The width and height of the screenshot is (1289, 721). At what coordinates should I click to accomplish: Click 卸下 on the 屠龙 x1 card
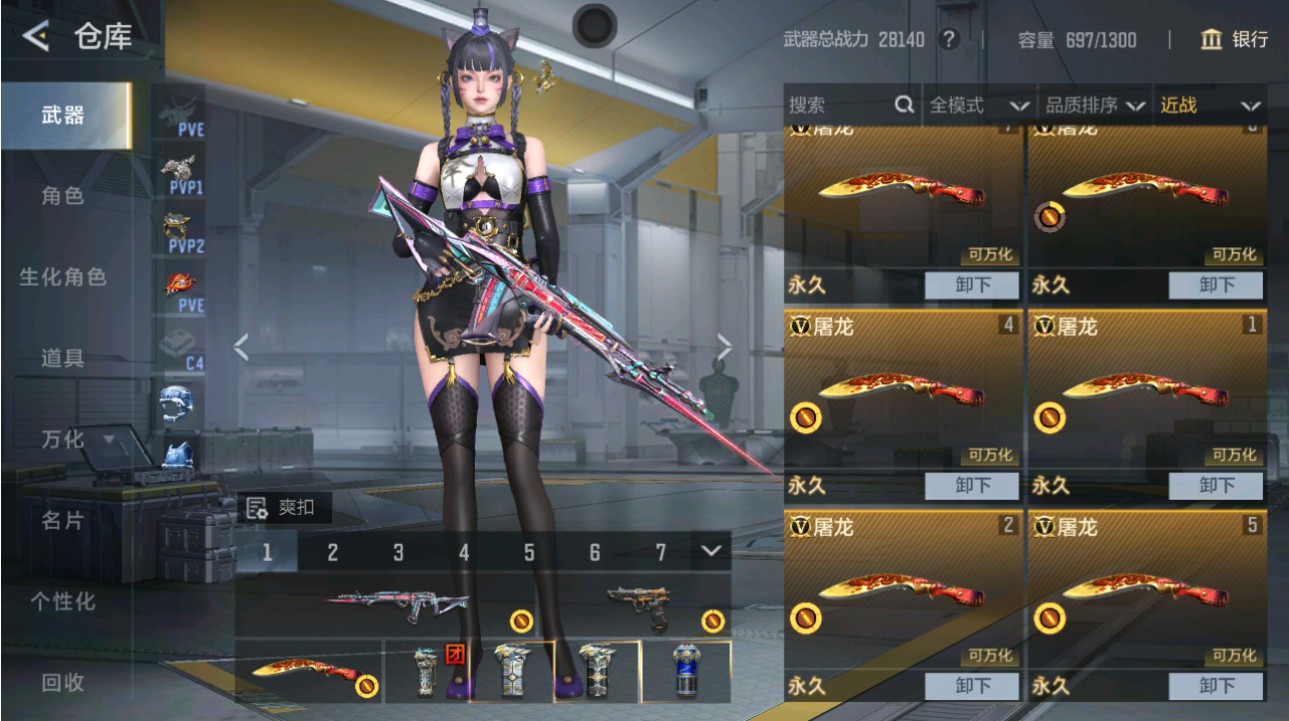click(x=1218, y=486)
